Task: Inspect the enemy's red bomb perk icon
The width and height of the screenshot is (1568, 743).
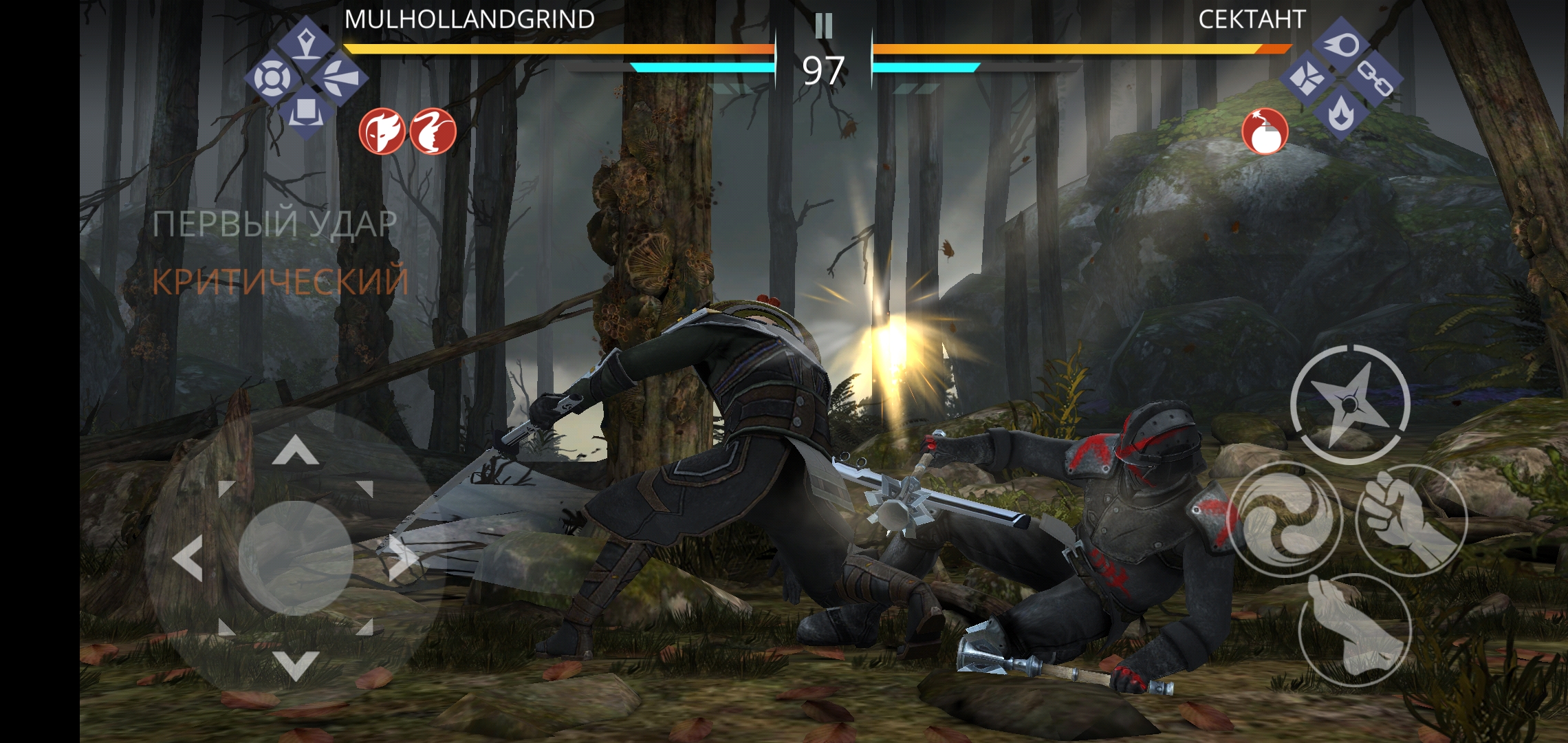Action: point(1265,131)
